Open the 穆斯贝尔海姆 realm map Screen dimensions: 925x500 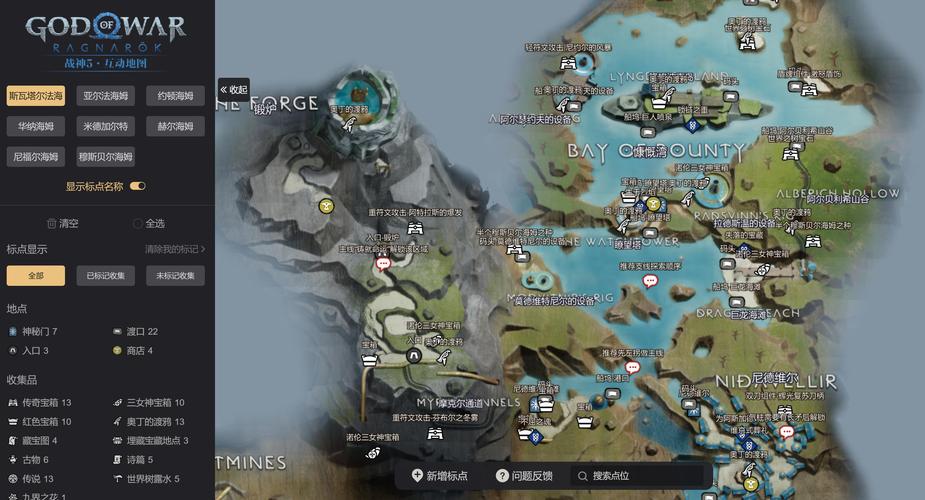click(x=105, y=156)
